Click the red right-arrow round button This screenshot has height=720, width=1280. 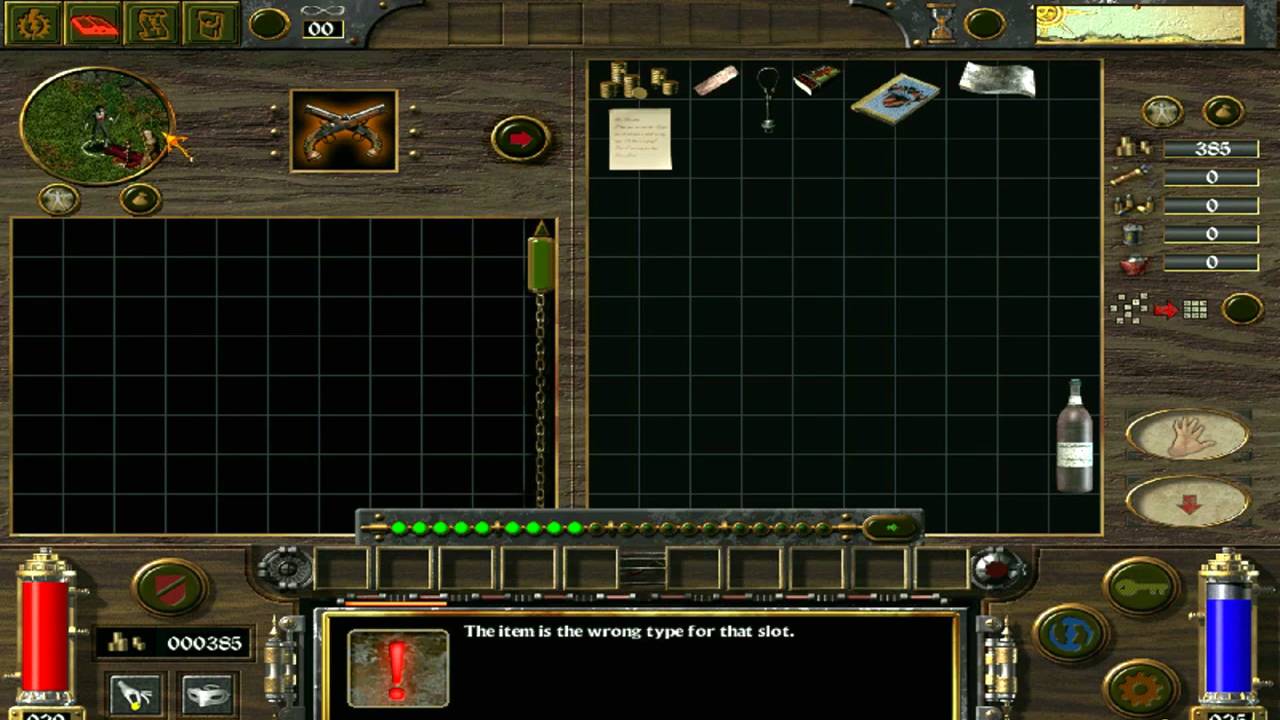[520, 139]
